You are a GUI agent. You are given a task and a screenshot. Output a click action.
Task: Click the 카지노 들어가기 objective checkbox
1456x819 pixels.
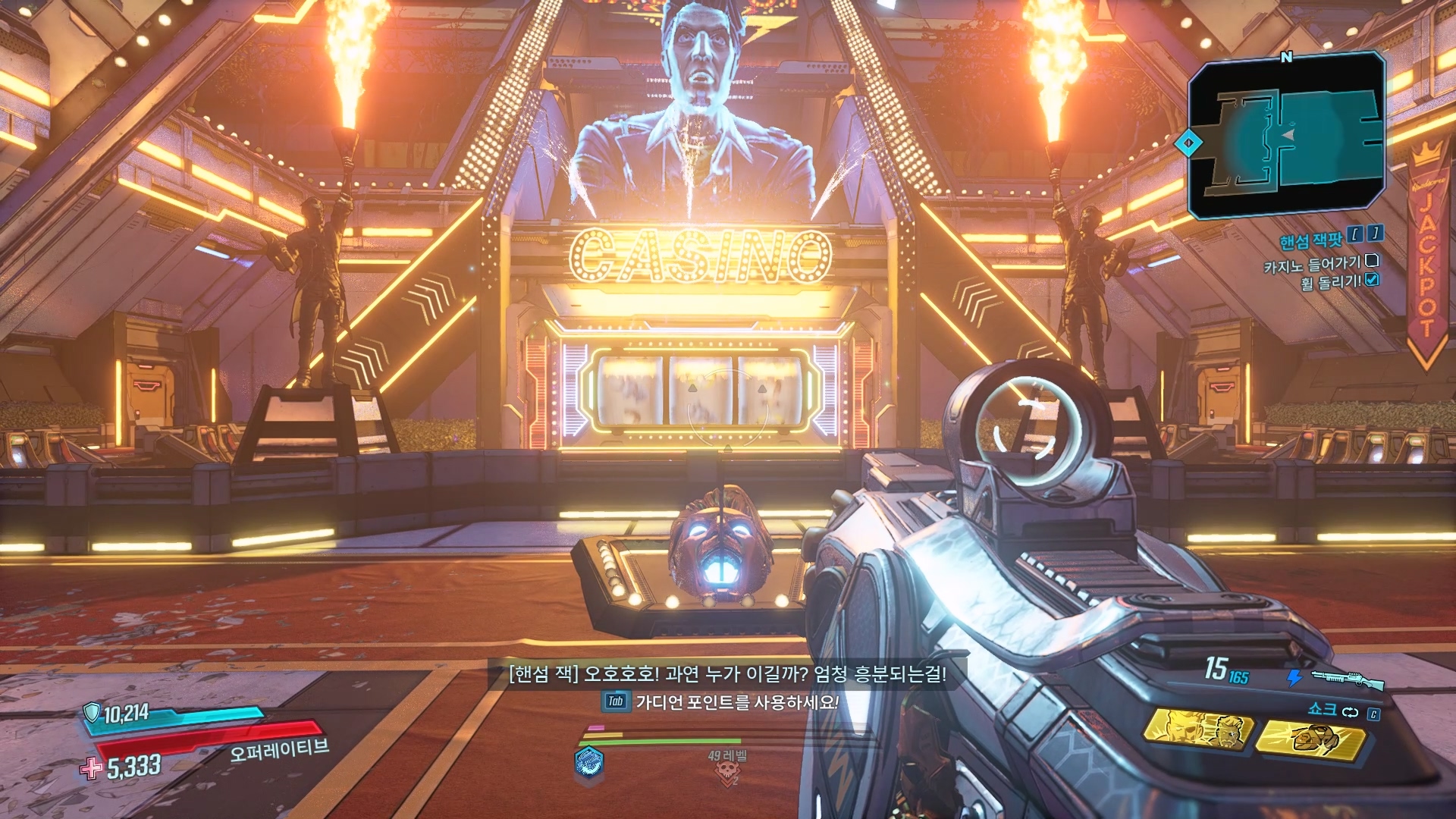(x=1371, y=261)
